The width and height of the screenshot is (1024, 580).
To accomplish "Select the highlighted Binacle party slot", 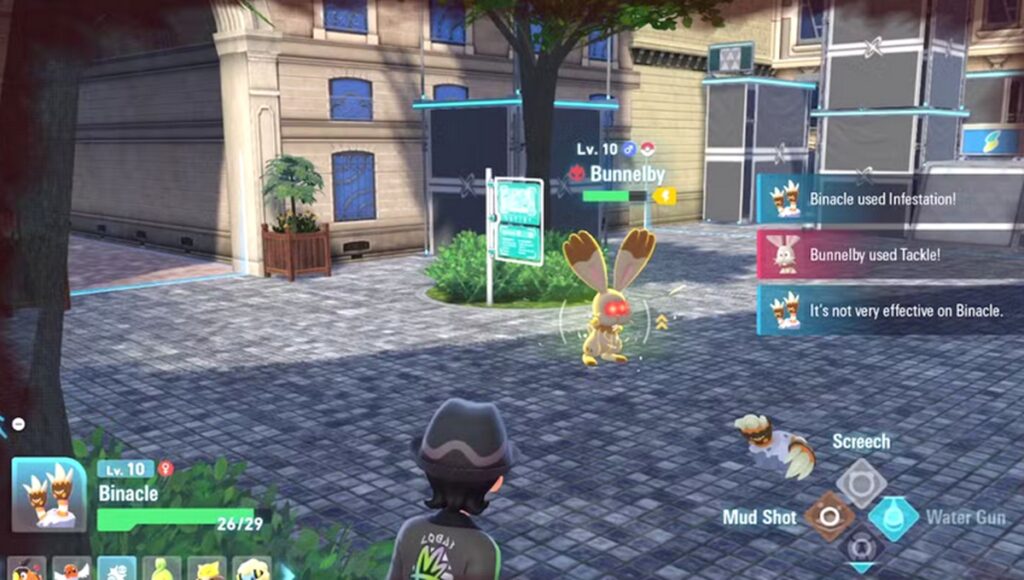I will coord(117,571).
